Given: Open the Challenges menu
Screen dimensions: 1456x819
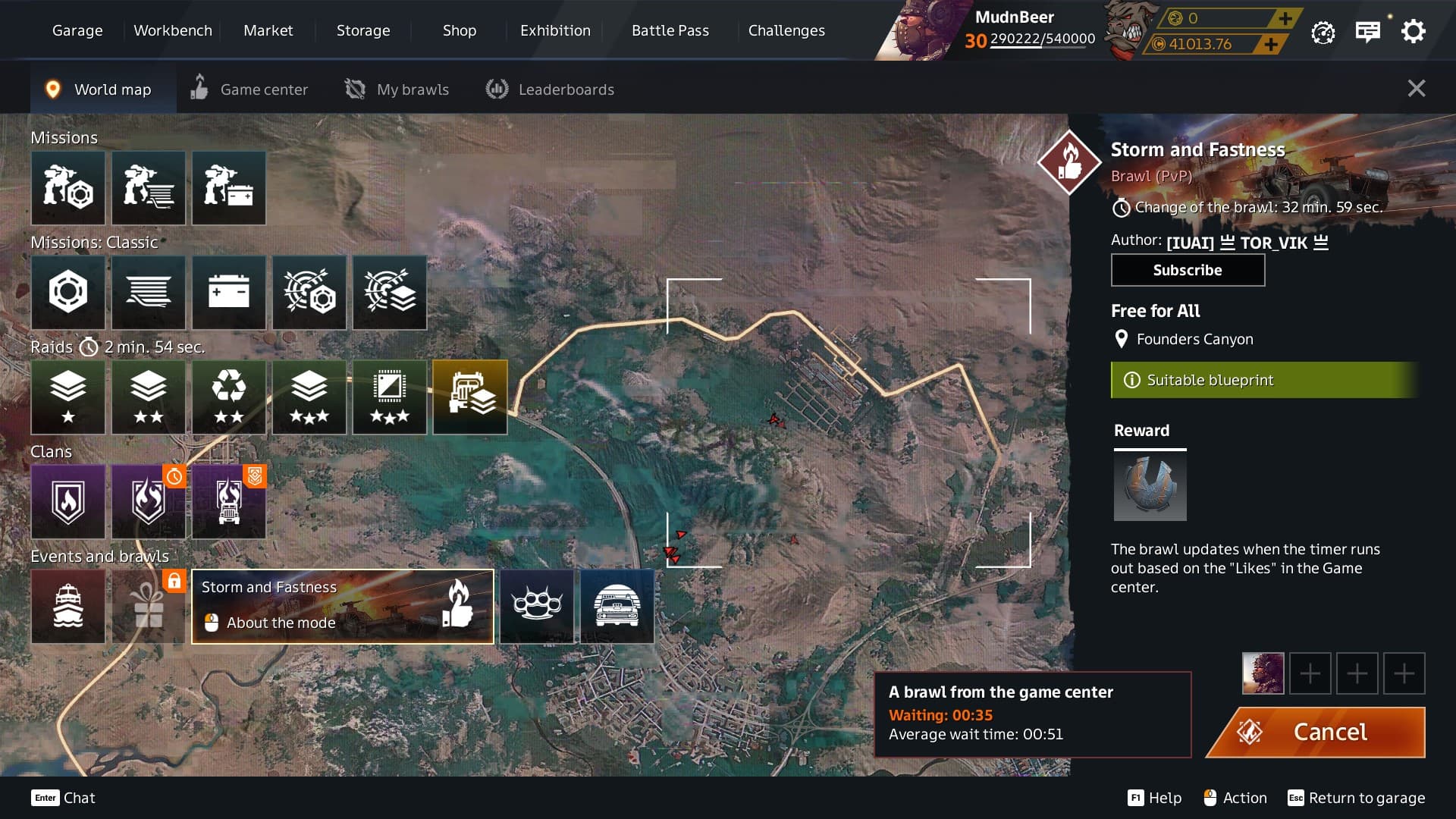Looking at the screenshot, I should pos(786,30).
